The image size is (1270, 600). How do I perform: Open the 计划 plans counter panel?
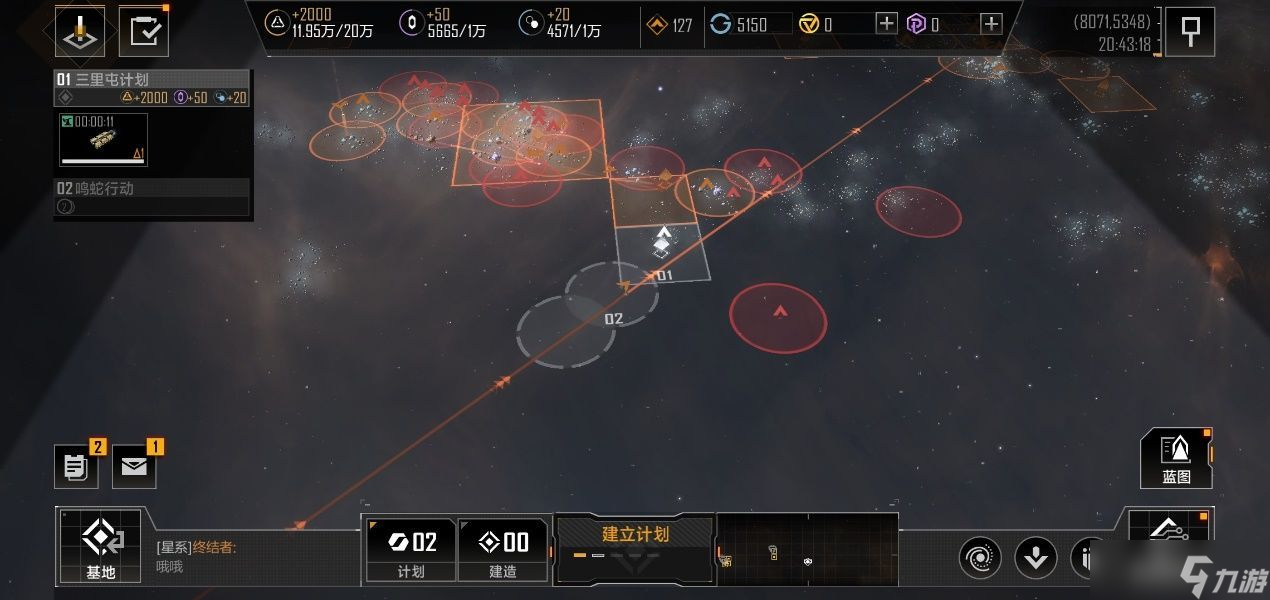411,549
